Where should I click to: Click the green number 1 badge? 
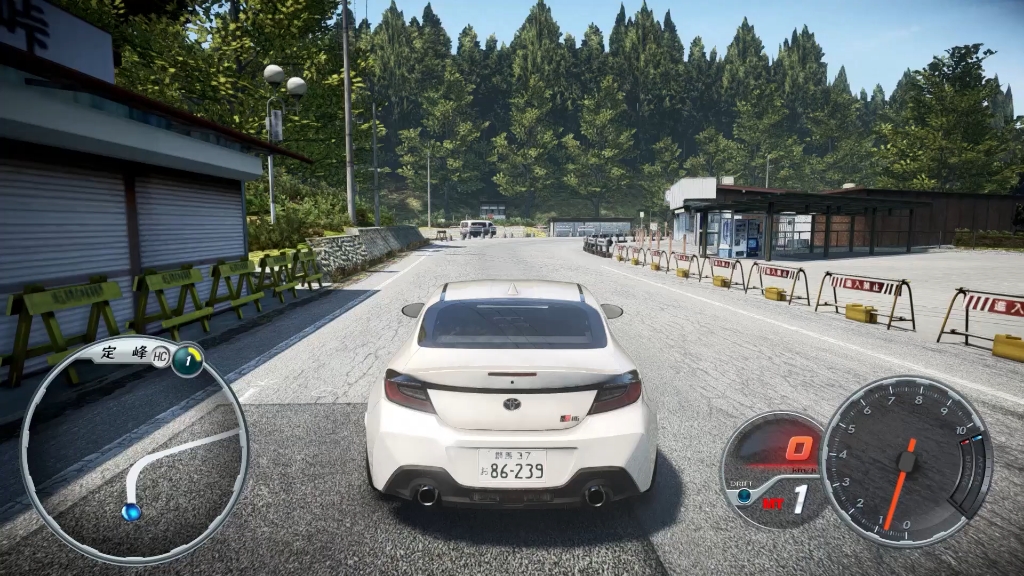pyautogui.click(x=187, y=360)
